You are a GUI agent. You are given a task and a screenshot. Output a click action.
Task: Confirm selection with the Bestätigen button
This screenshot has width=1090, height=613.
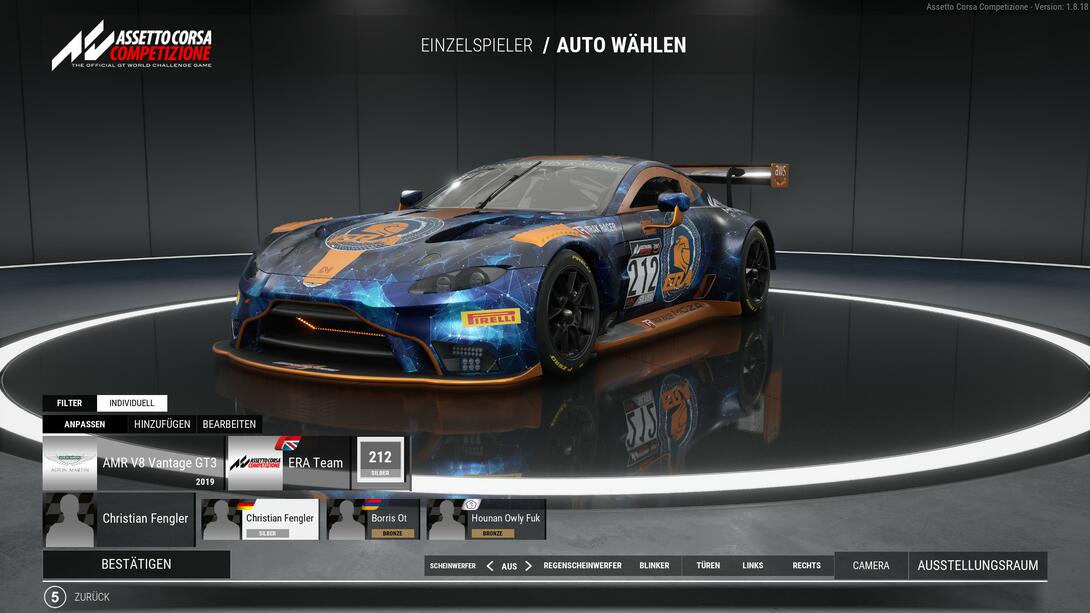(136, 564)
